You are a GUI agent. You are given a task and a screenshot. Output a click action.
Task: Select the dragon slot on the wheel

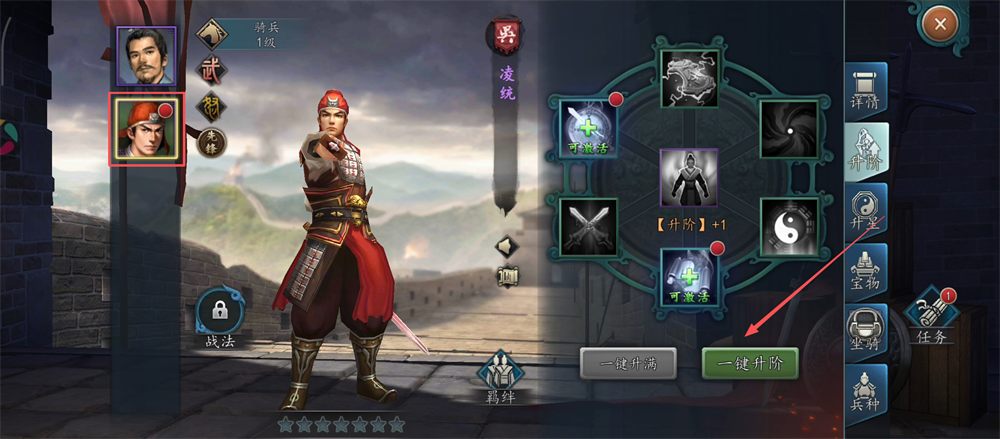[689, 79]
